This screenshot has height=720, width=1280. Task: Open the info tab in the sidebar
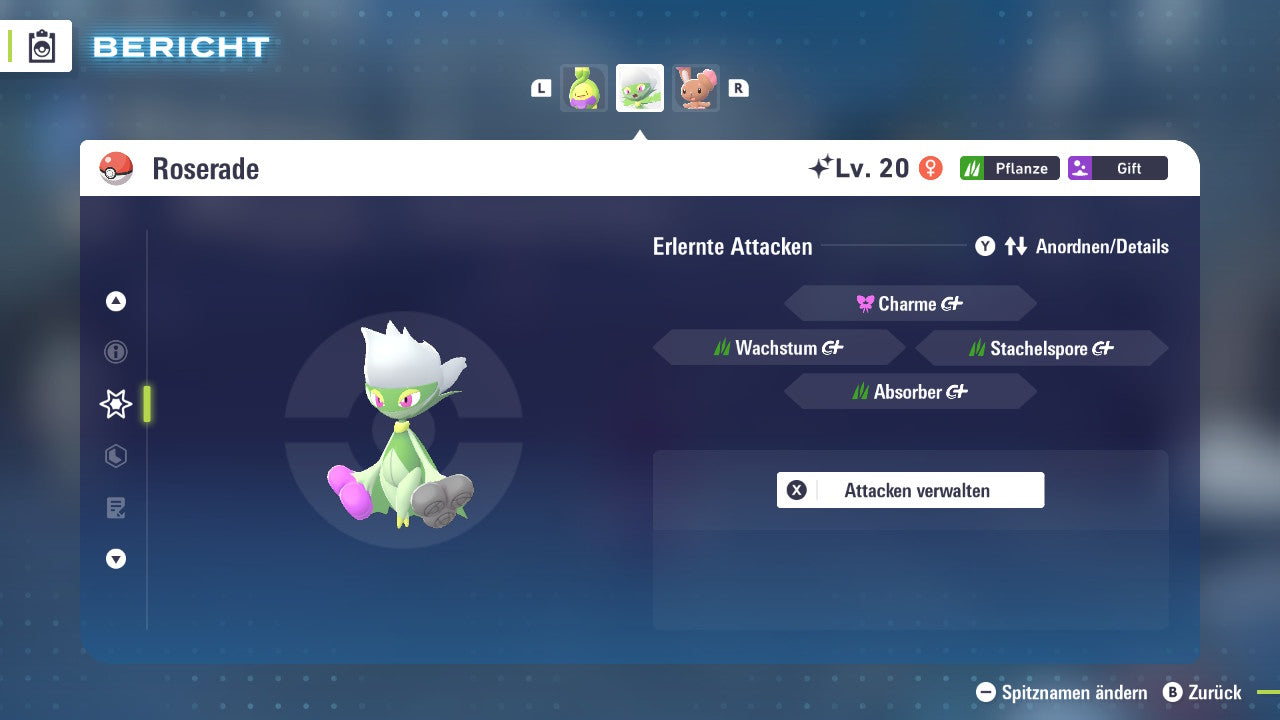pos(115,352)
